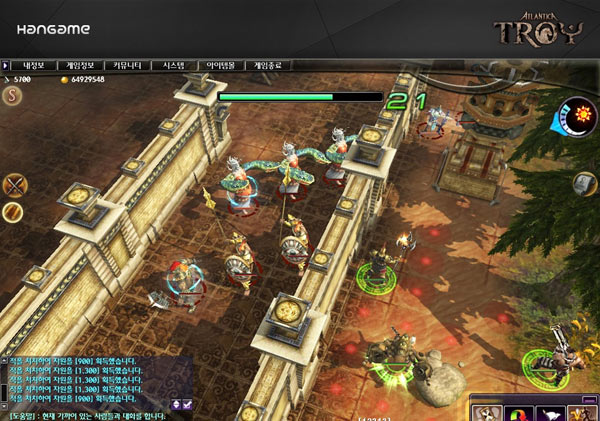Click the chat log's checkmark button

pos(187,403)
